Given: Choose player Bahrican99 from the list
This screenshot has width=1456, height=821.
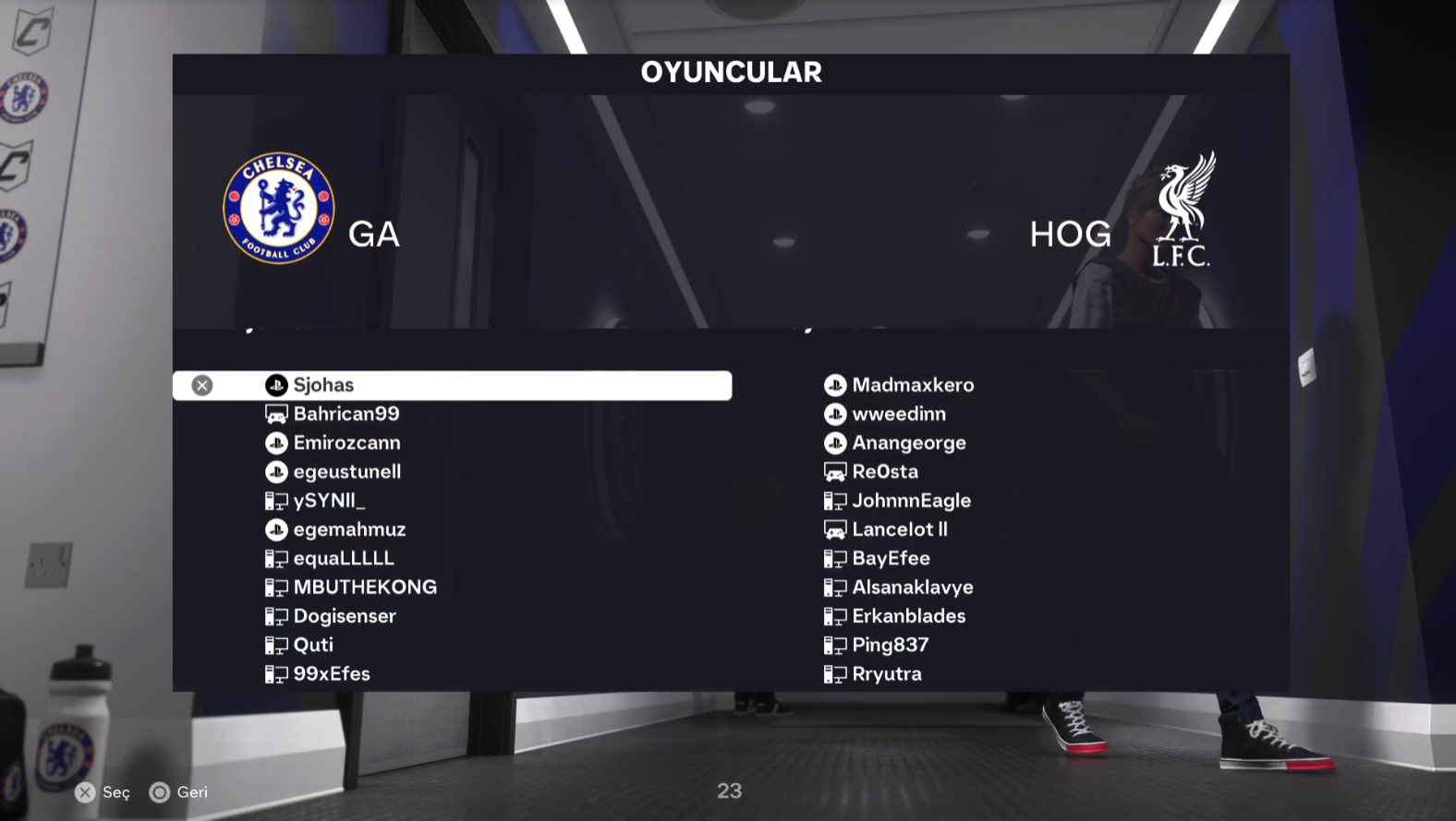Looking at the screenshot, I should [346, 414].
